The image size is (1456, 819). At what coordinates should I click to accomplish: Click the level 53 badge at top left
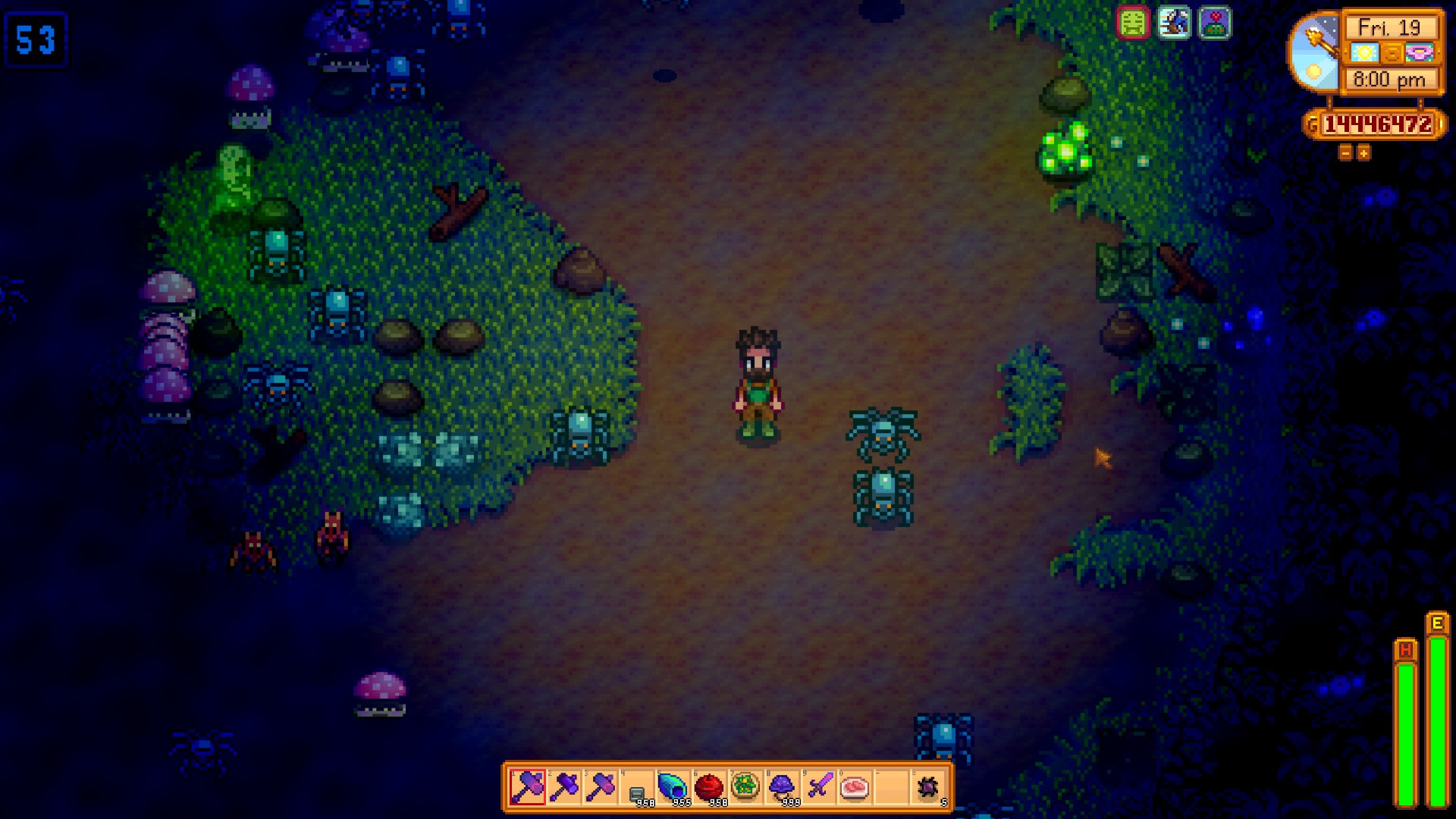click(36, 40)
